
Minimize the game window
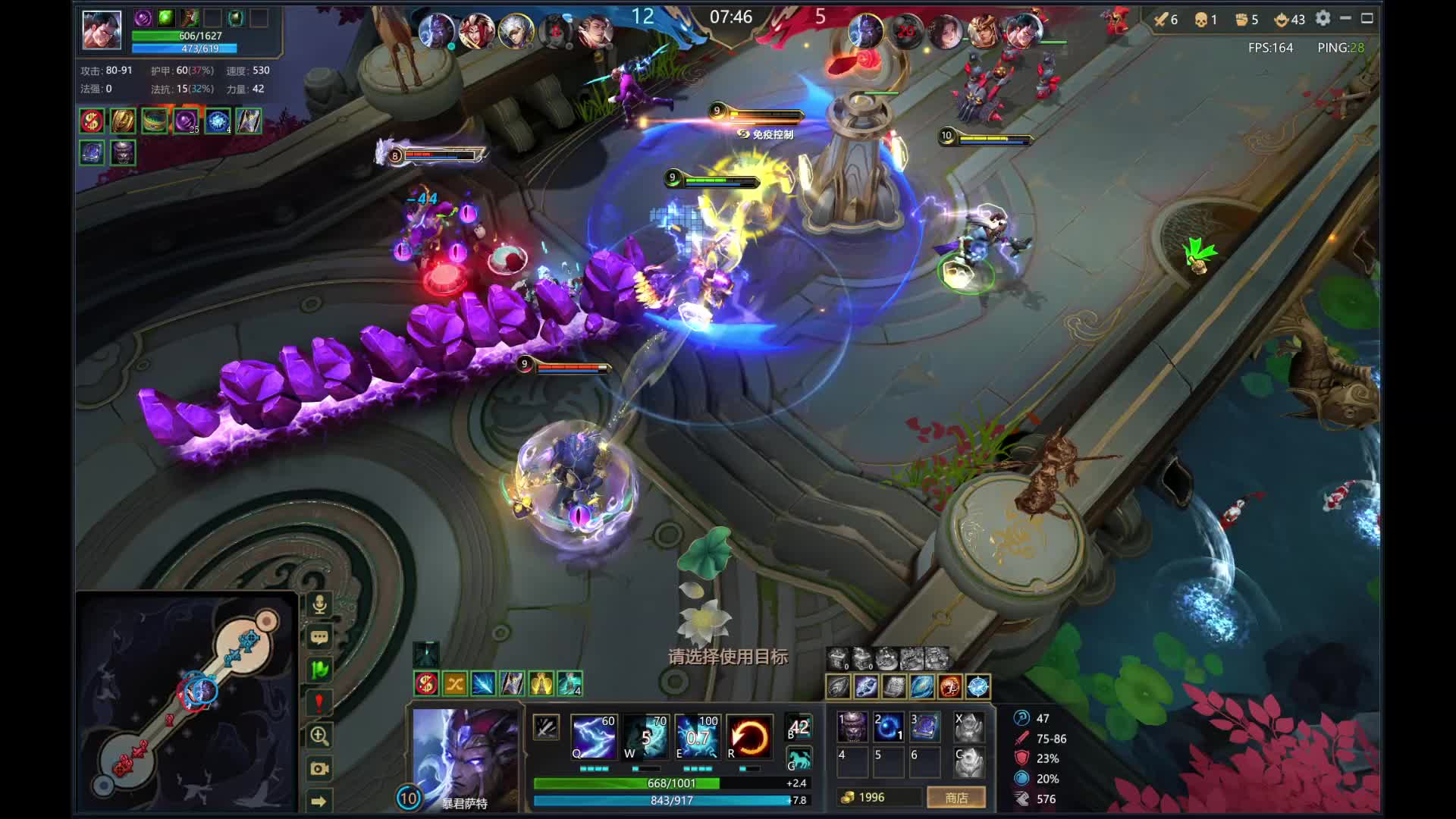pos(1345,18)
